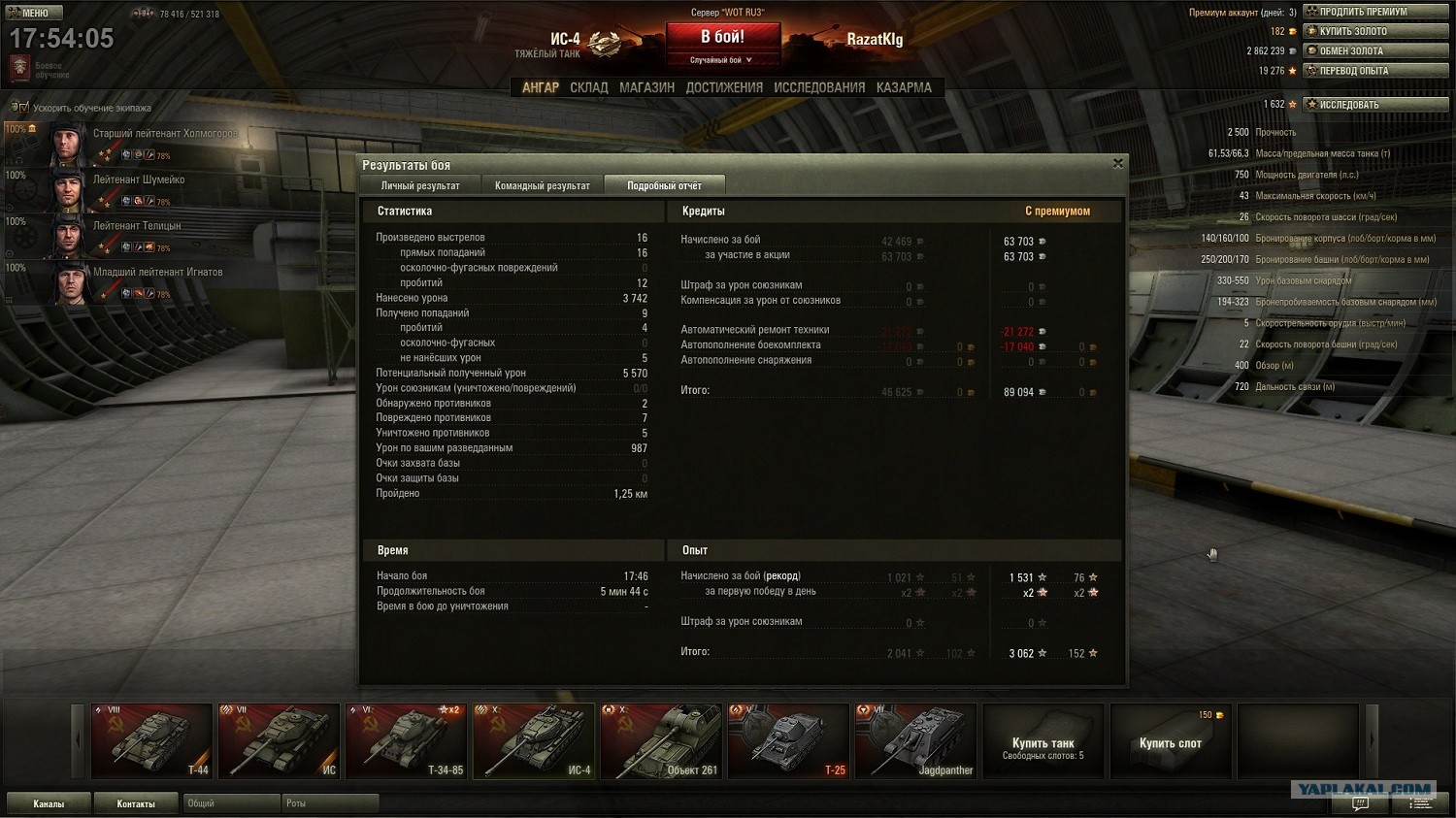Open the МАГАЗИН section
Screen dimensions: 1456x818
click(x=646, y=87)
